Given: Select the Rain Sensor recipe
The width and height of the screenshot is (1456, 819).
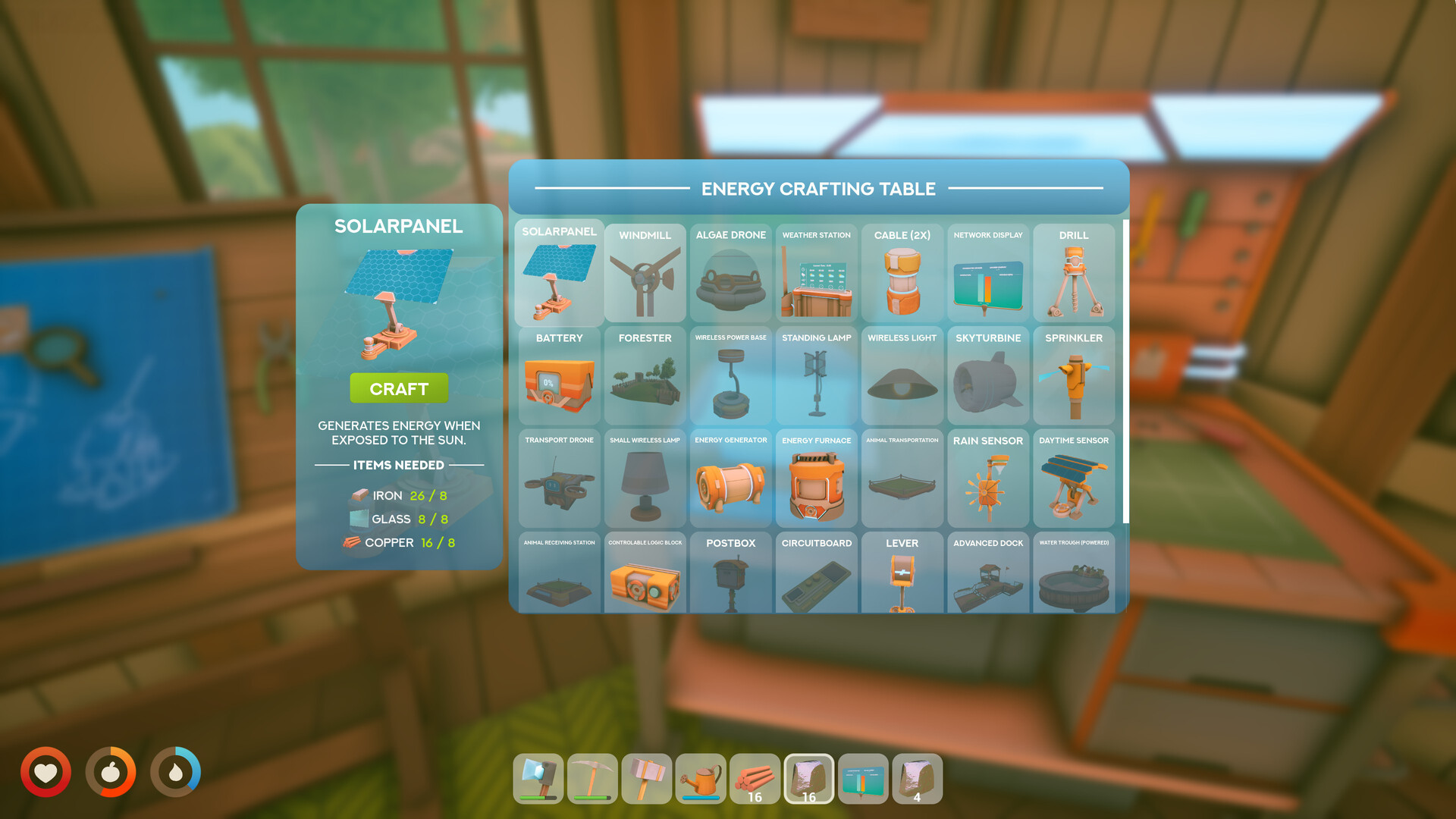Looking at the screenshot, I should coord(988,478).
